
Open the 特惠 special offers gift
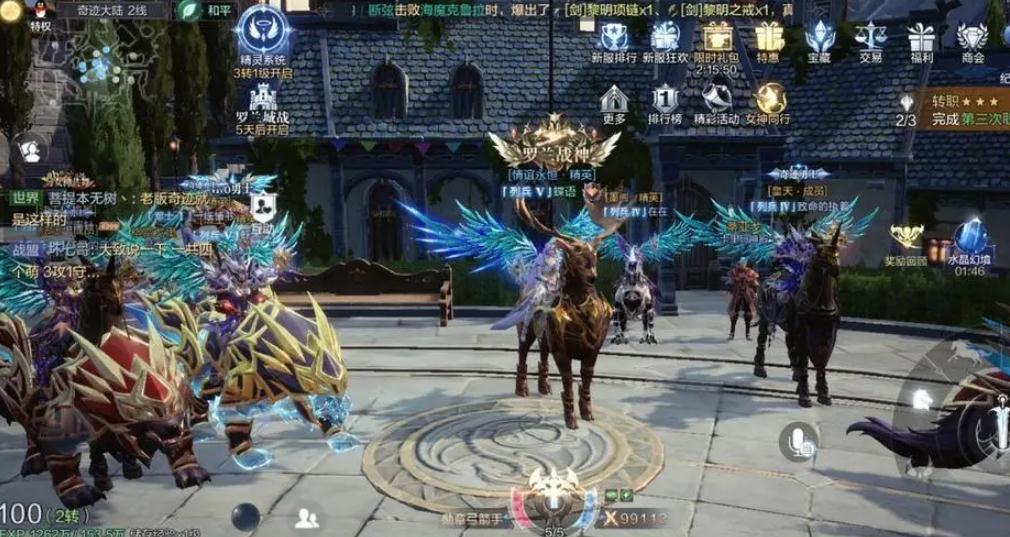click(x=768, y=38)
